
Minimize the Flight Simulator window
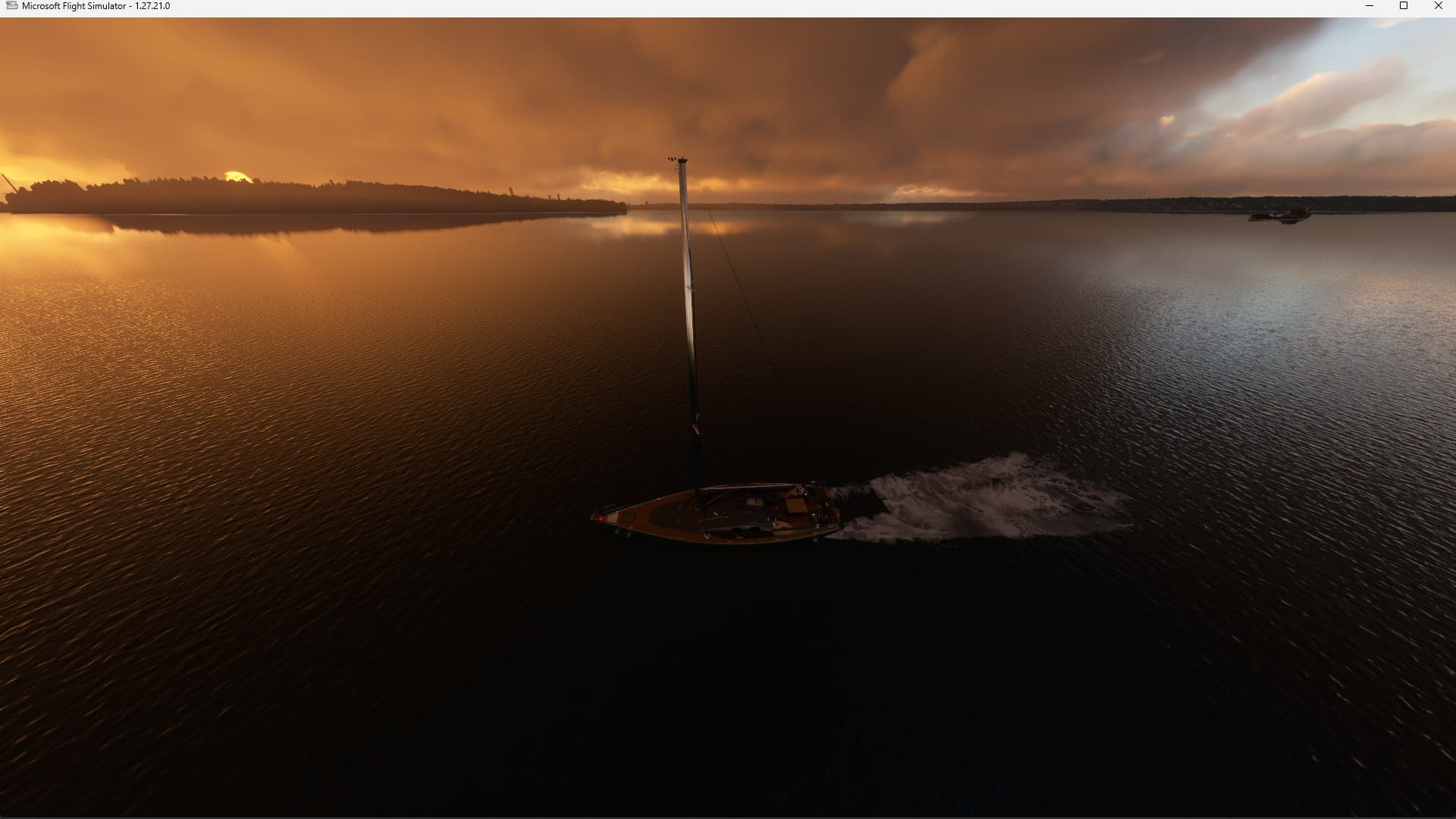1370,6
